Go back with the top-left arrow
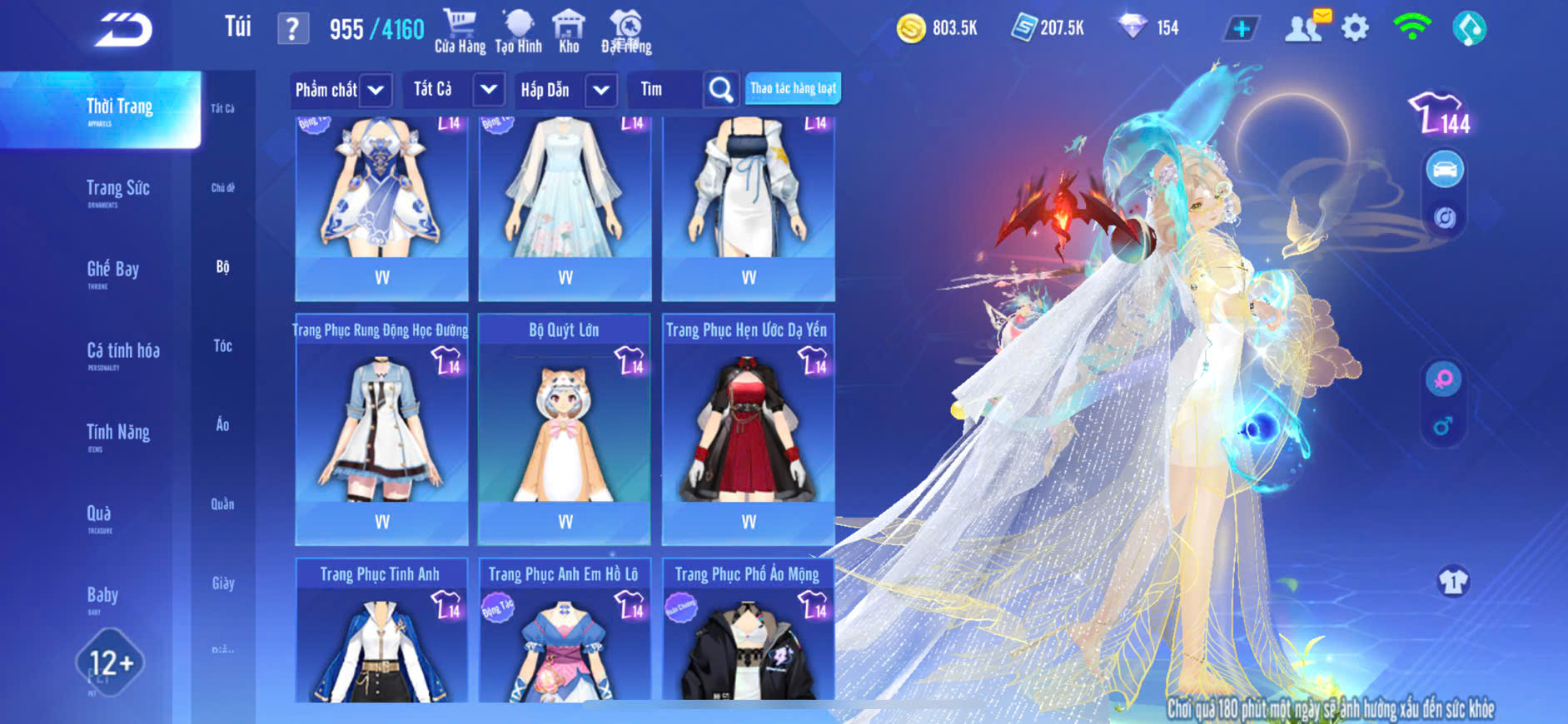 point(123,30)
